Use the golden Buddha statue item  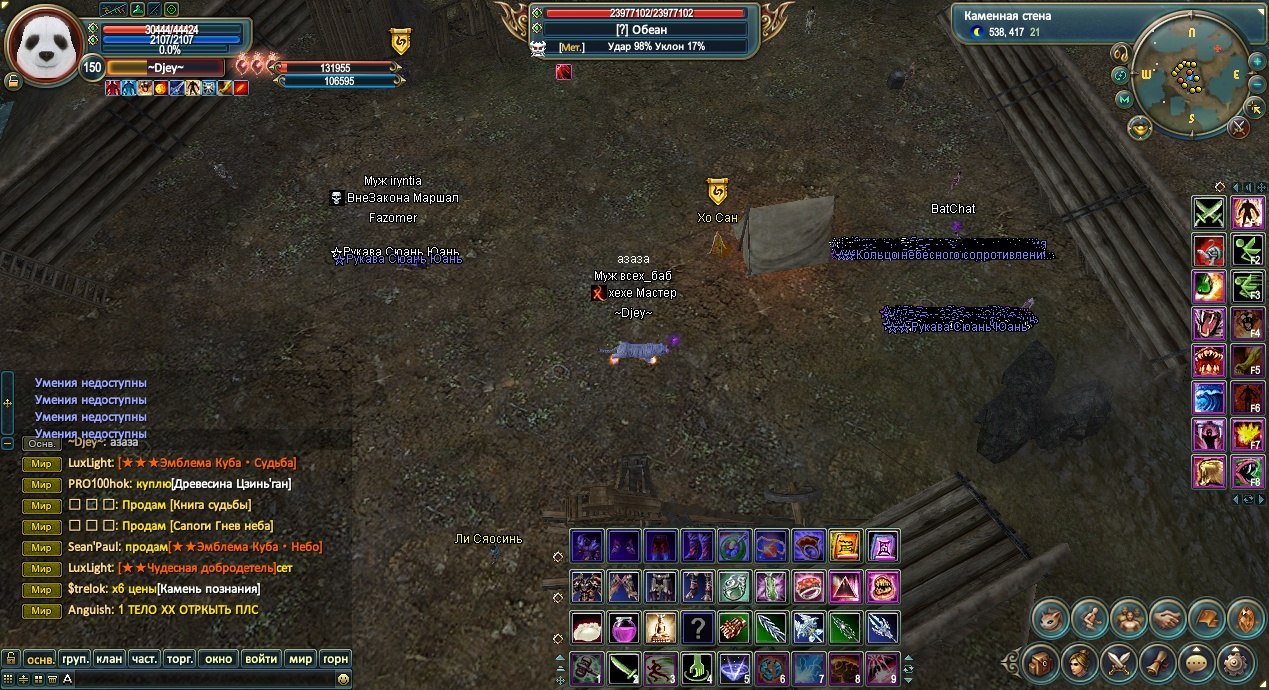[x=660, y=628]
